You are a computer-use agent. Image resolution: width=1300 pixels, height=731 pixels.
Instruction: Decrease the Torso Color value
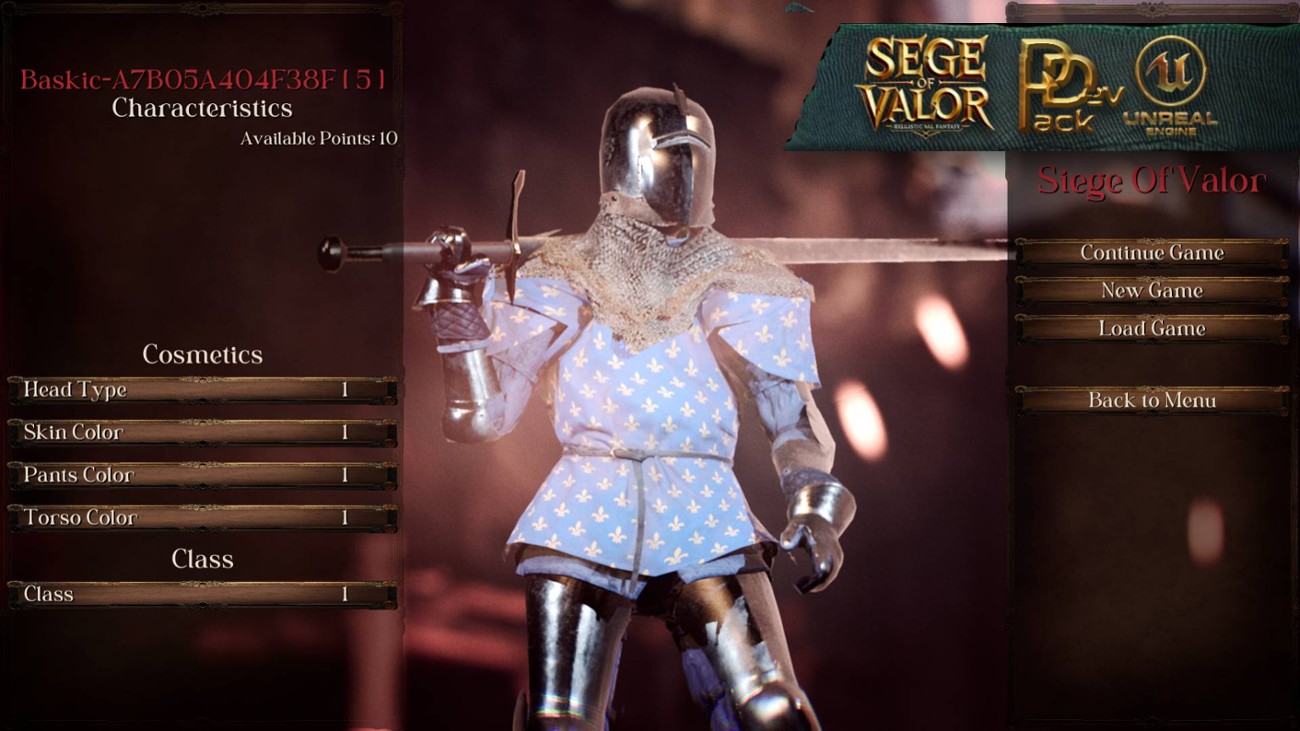15,519
